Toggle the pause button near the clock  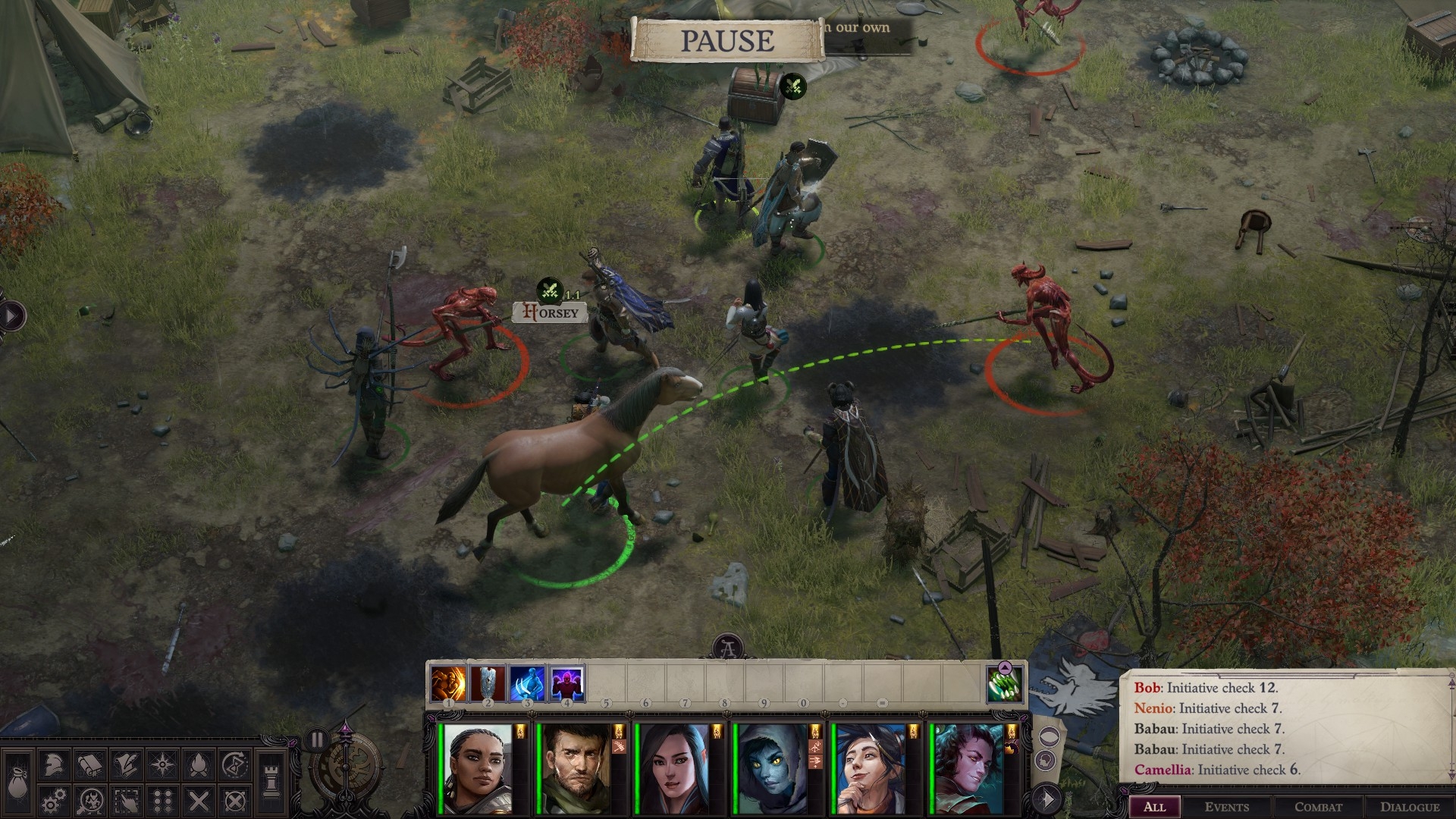(317, 739)
